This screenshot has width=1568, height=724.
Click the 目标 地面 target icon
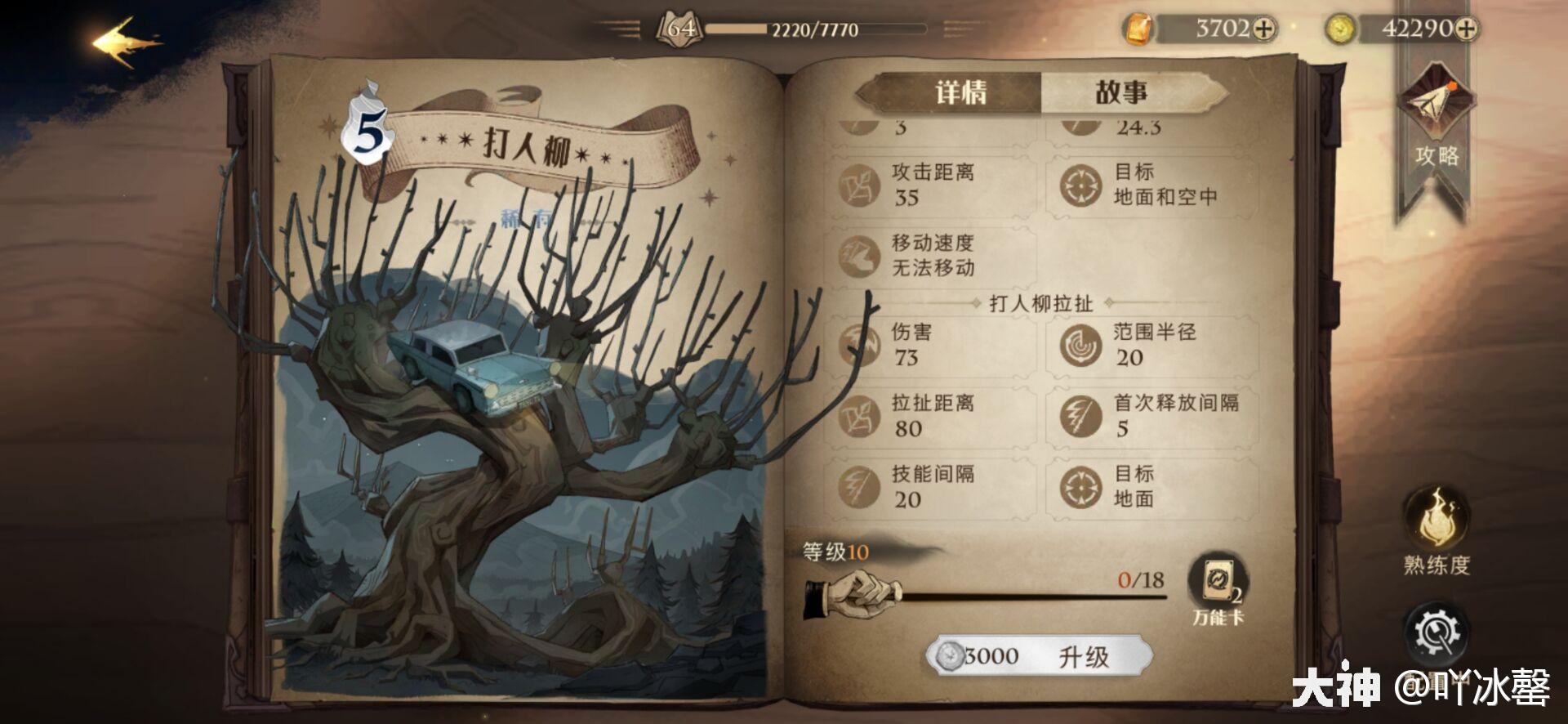[x=1082, y=484]
